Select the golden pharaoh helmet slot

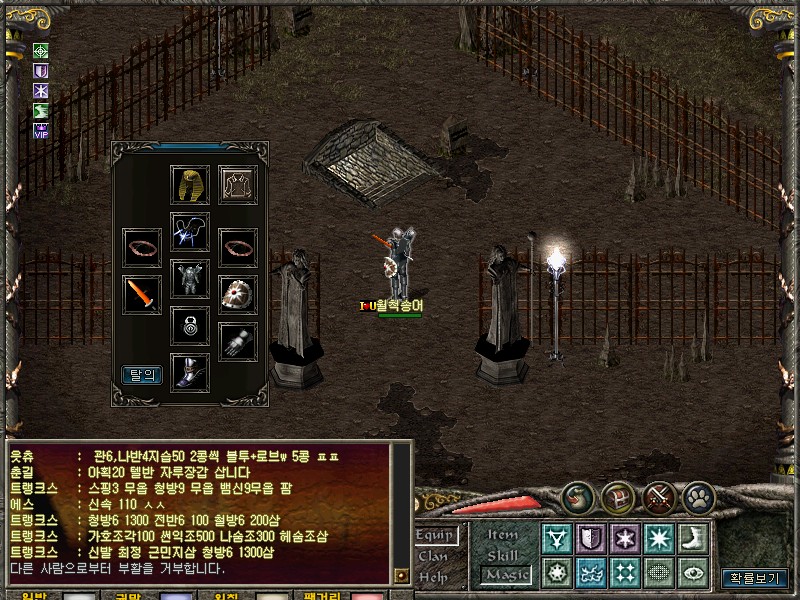(190, 185)
